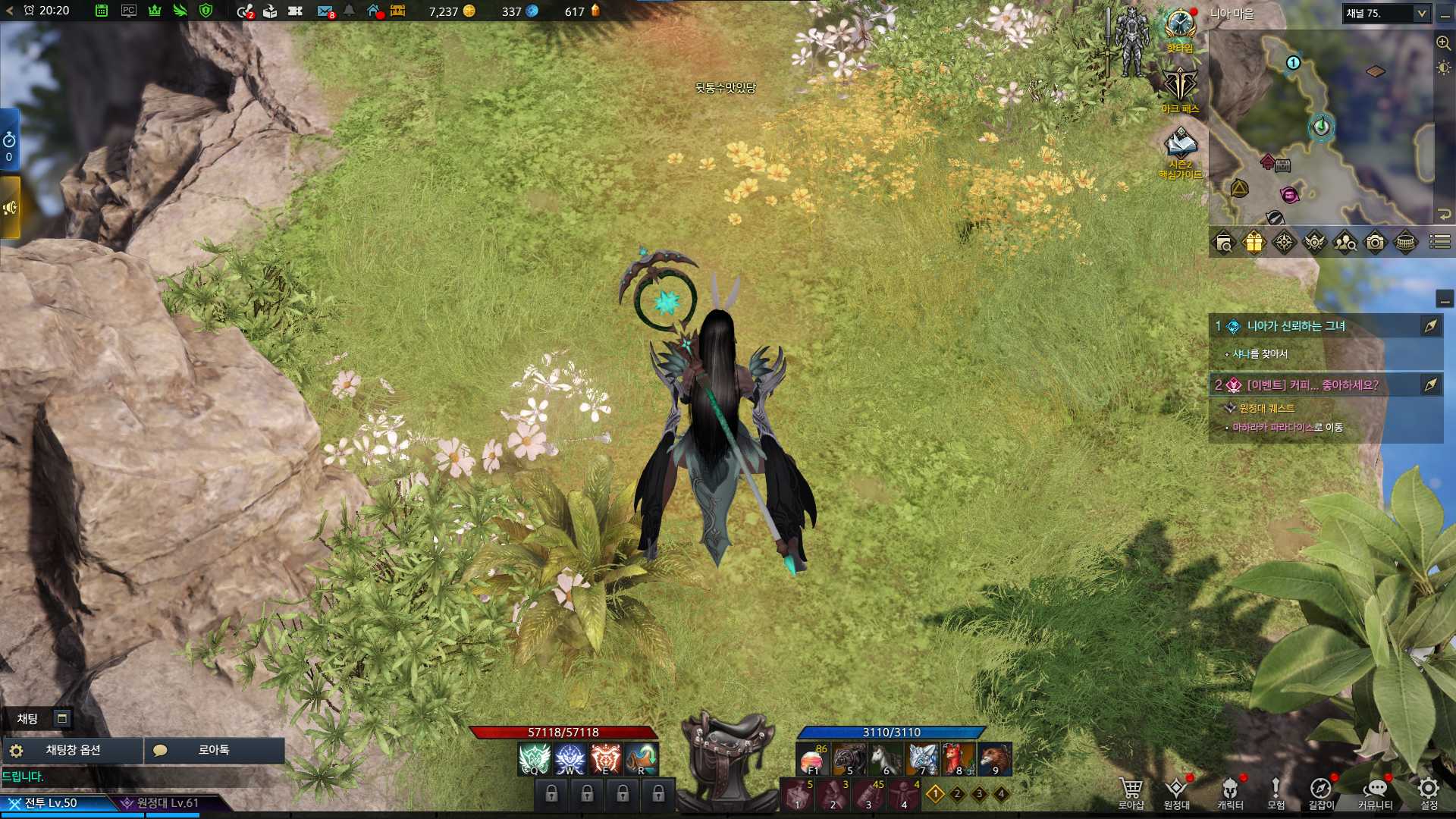
Task: Open the camera screenshot mode
Action: (1375, 243)
